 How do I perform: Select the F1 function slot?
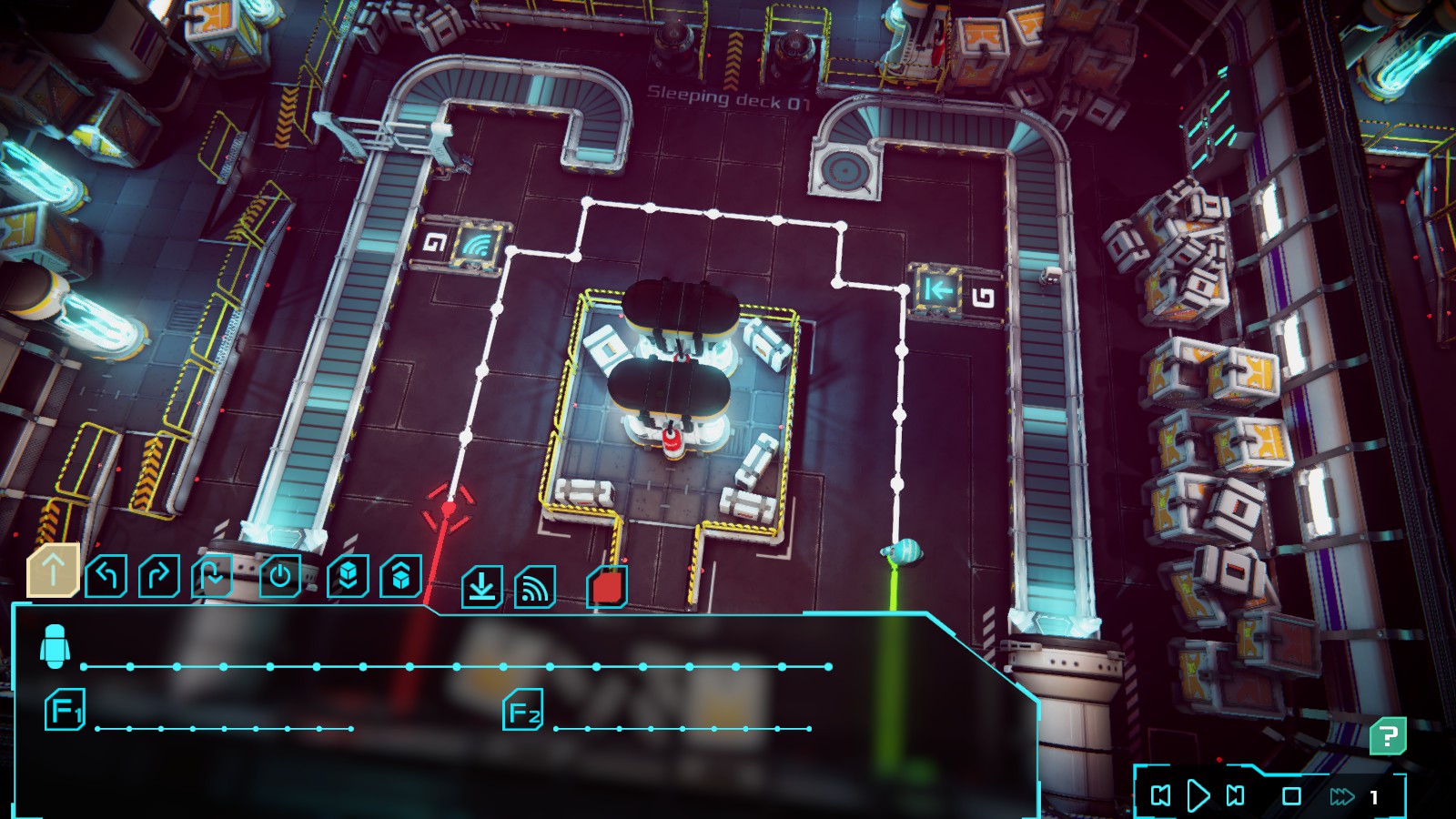65,711
